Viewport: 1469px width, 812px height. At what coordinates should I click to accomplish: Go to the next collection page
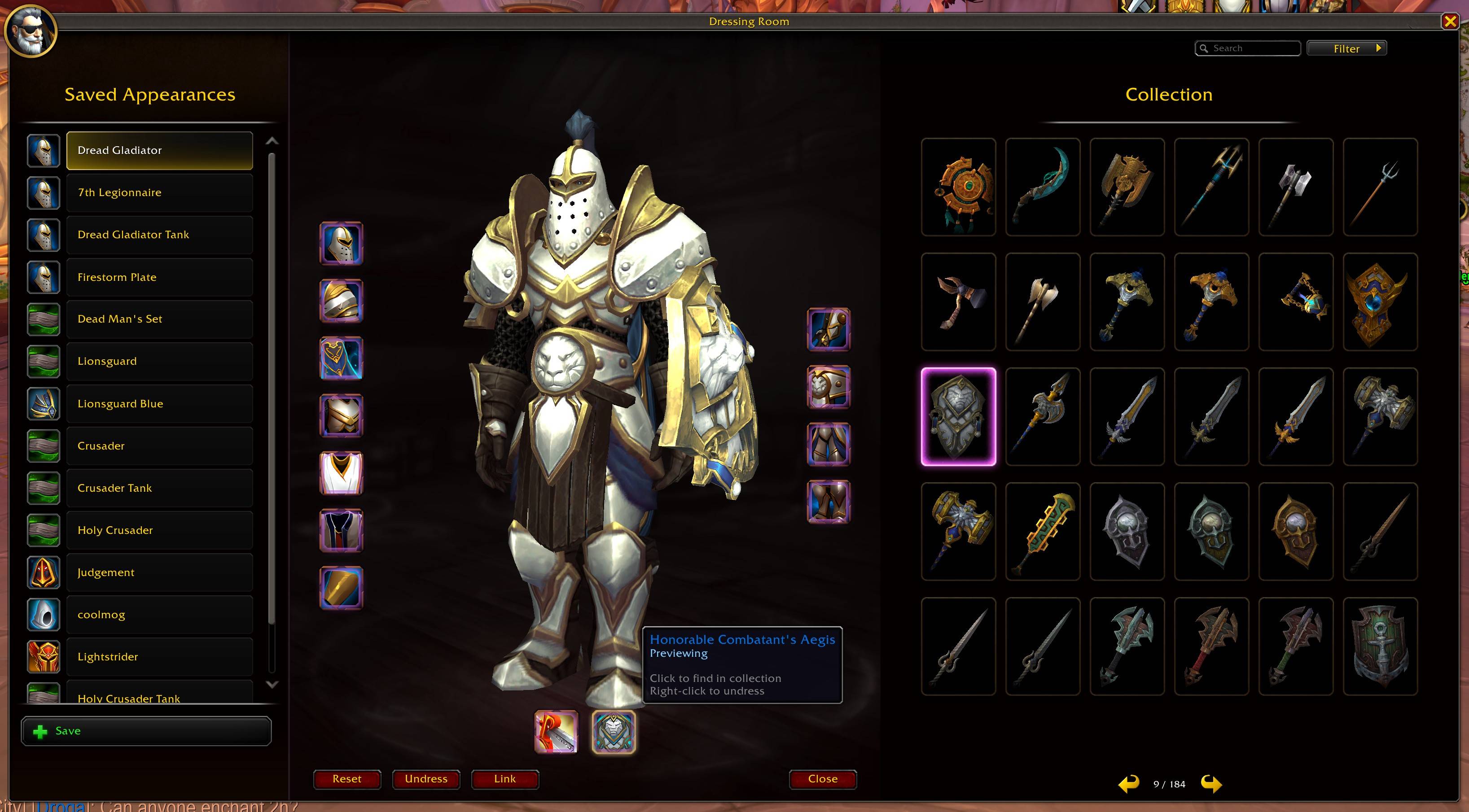pyautogui.click(x=1211, y=784)
